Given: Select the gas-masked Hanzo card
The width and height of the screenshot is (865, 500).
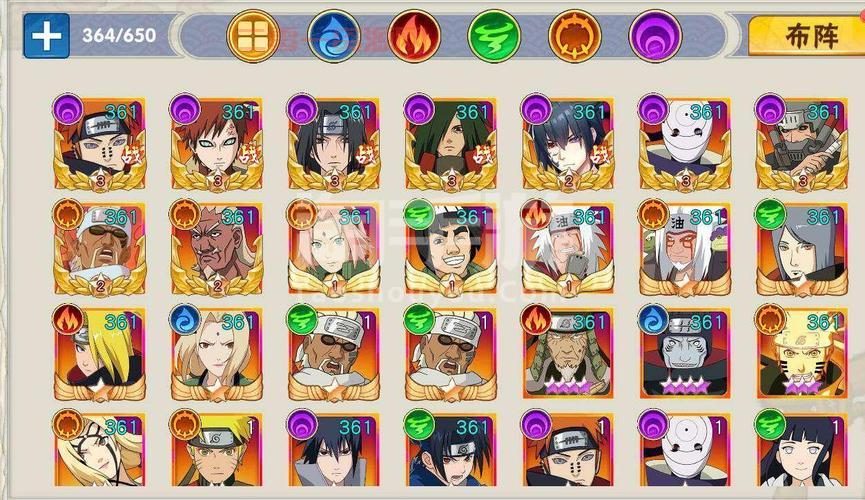Looking at the screenshot, I should click(800, 143).
